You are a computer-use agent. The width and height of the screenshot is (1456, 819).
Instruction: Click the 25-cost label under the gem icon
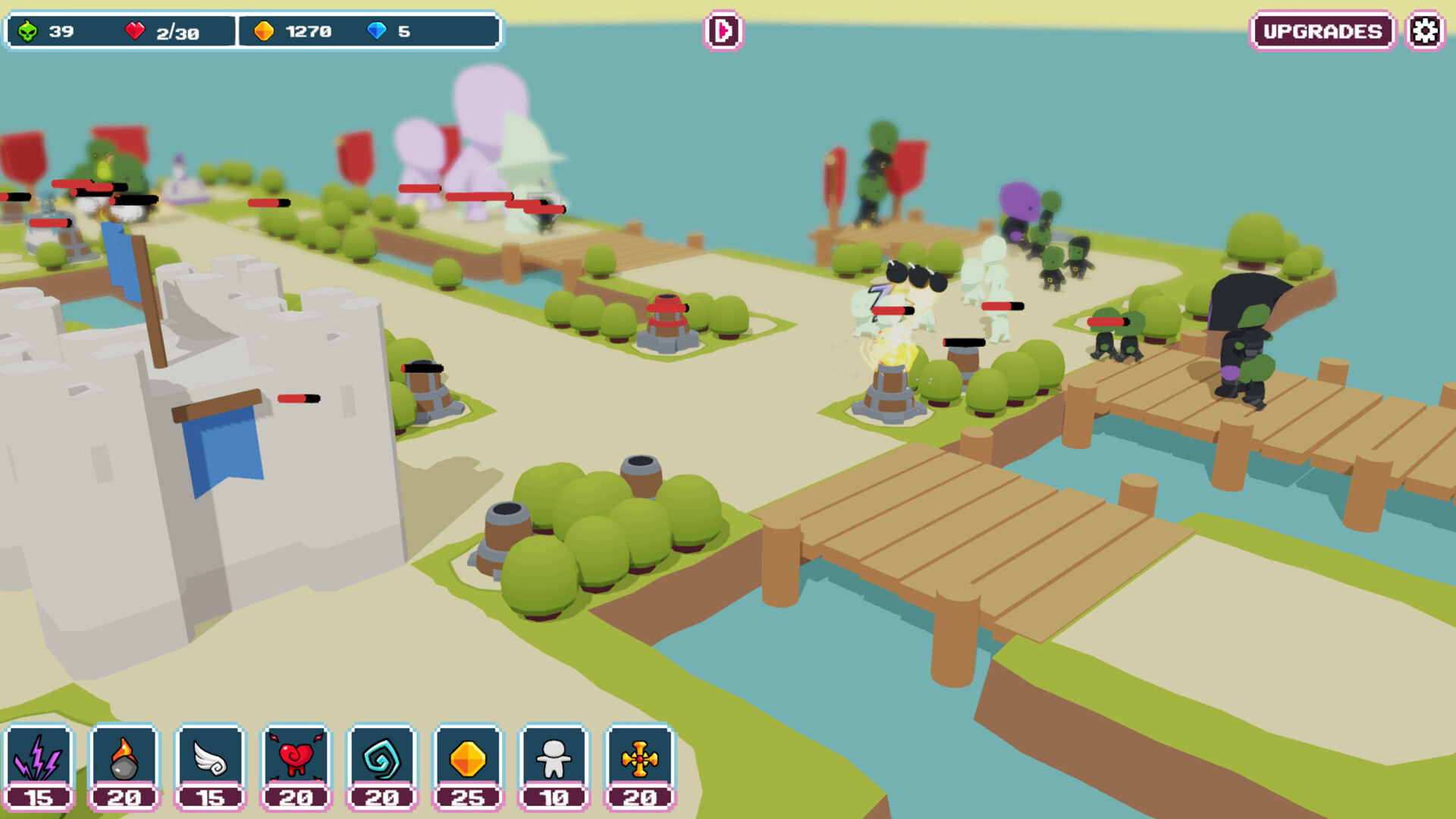click(469, 798)
